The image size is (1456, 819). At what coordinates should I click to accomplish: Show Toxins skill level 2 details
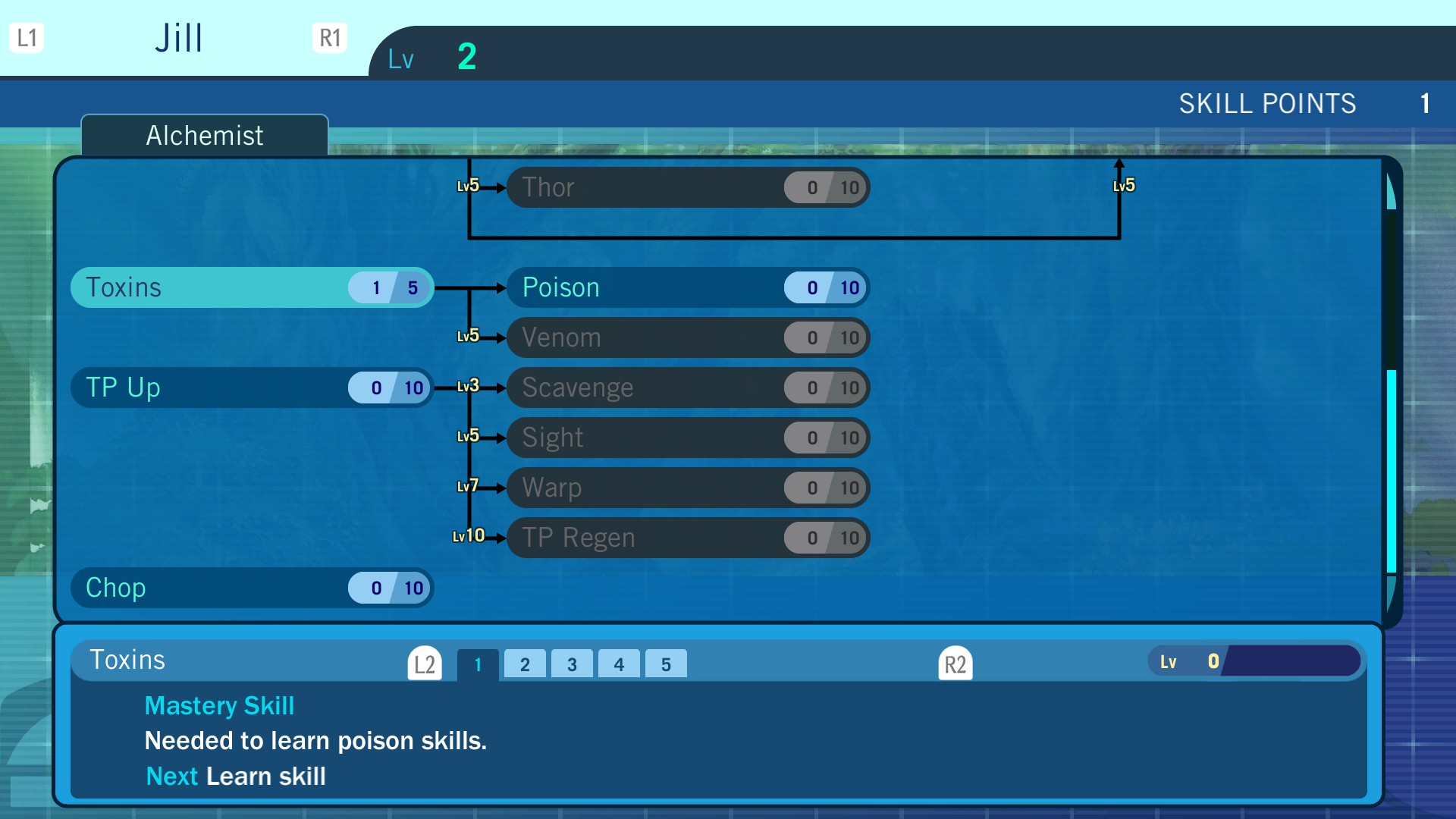pyautogui.click(x=525, y=664)
